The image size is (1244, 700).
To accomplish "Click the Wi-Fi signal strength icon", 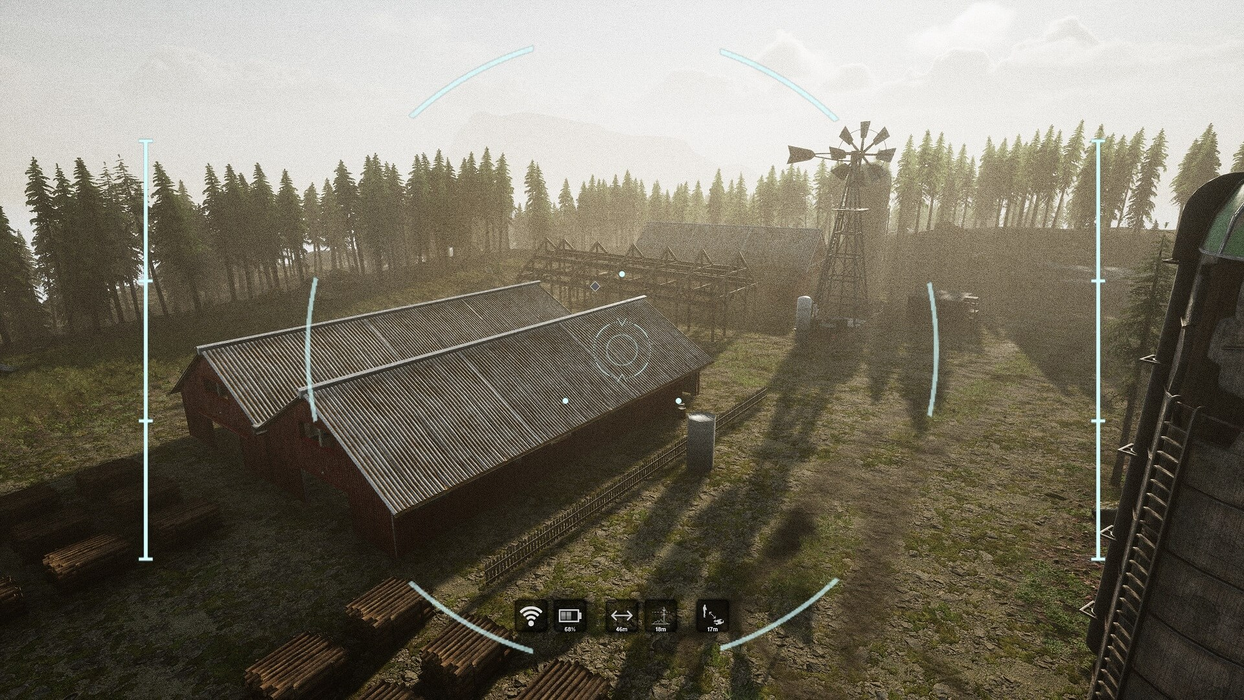I will 531,615.
